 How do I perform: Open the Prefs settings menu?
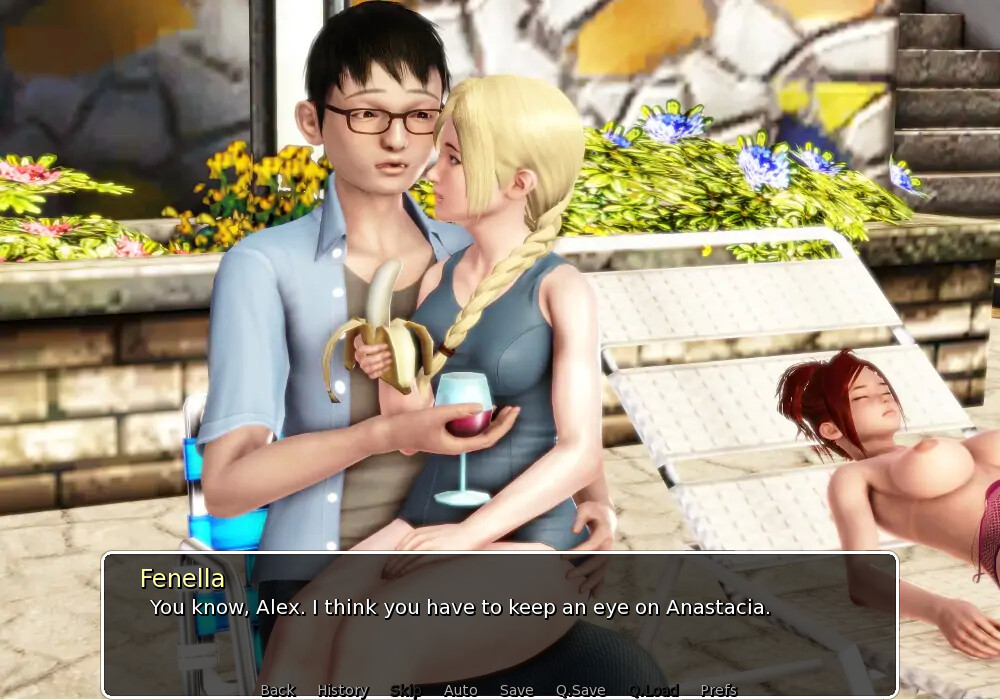coord(718,690)
